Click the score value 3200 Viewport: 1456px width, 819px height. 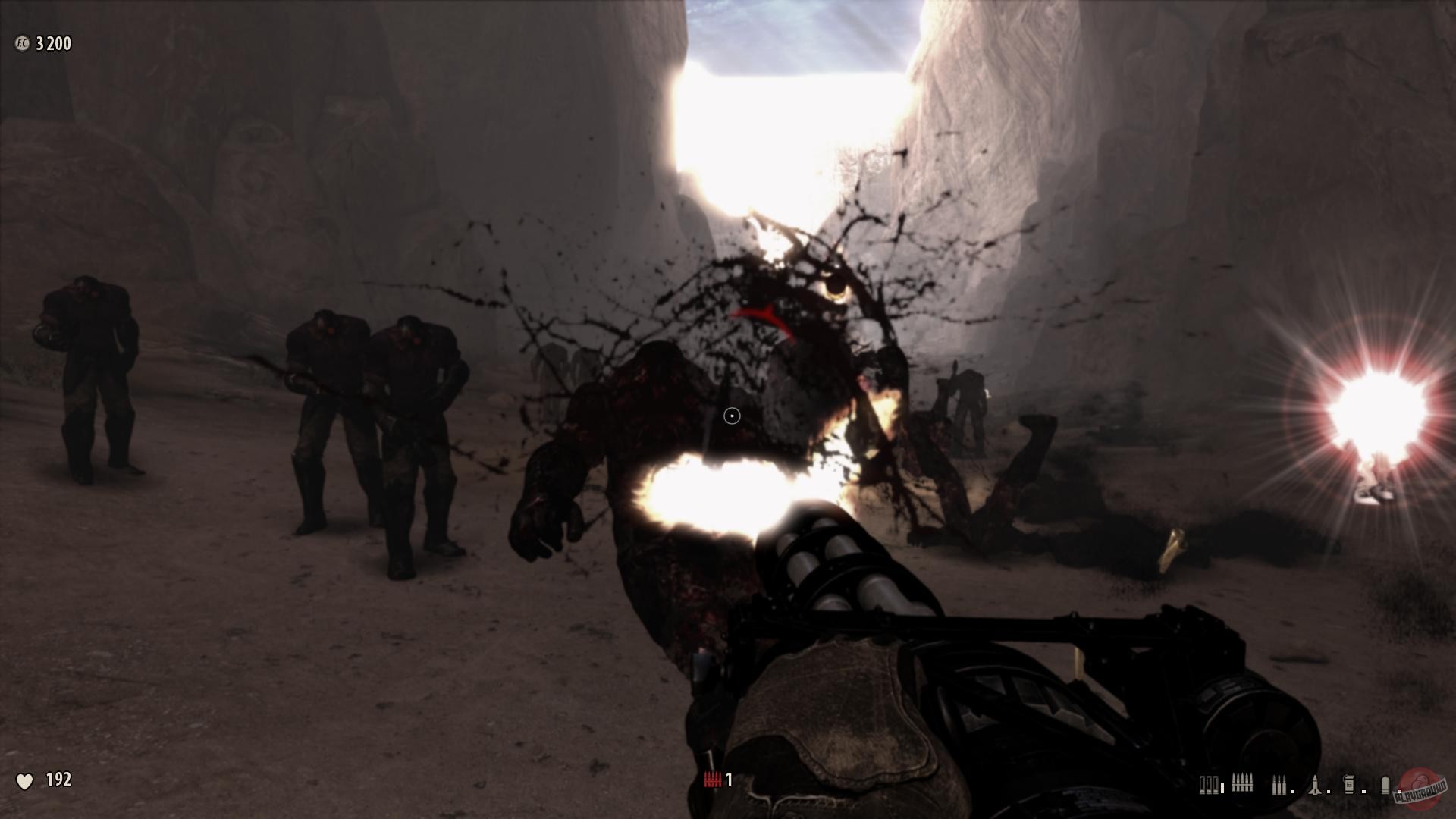click(52, 44)
